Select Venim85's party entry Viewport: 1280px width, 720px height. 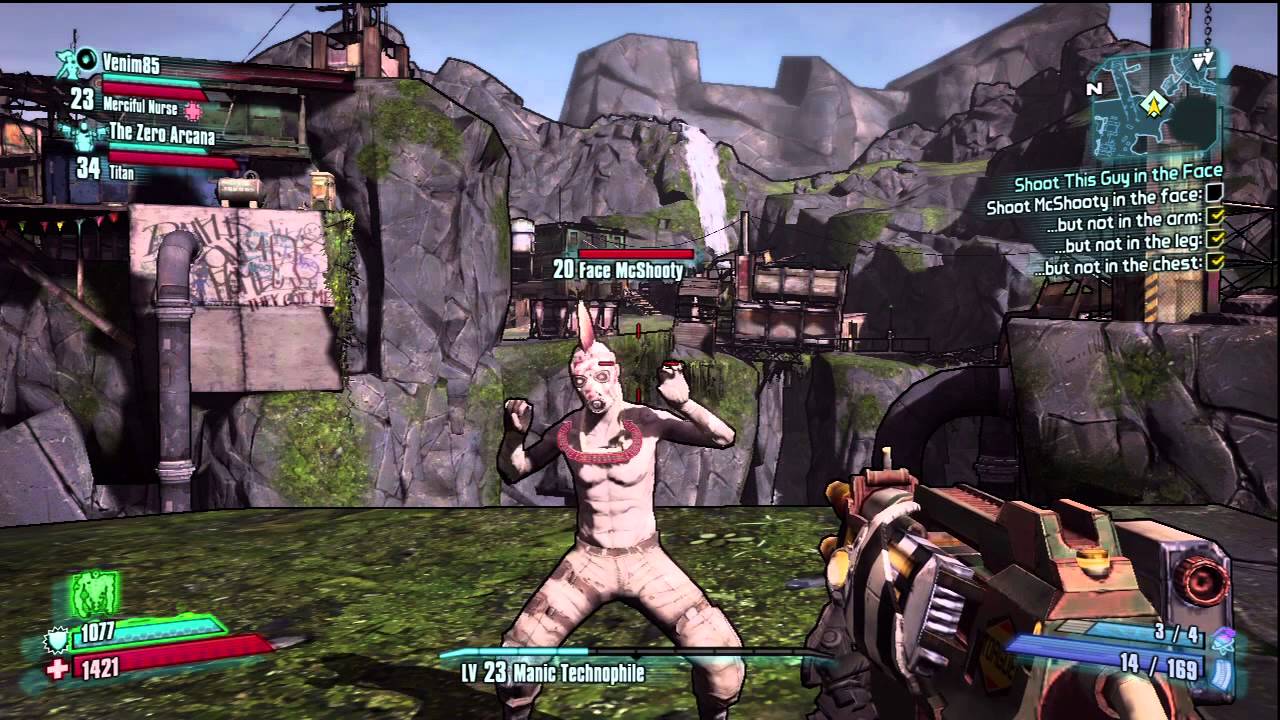130,62
